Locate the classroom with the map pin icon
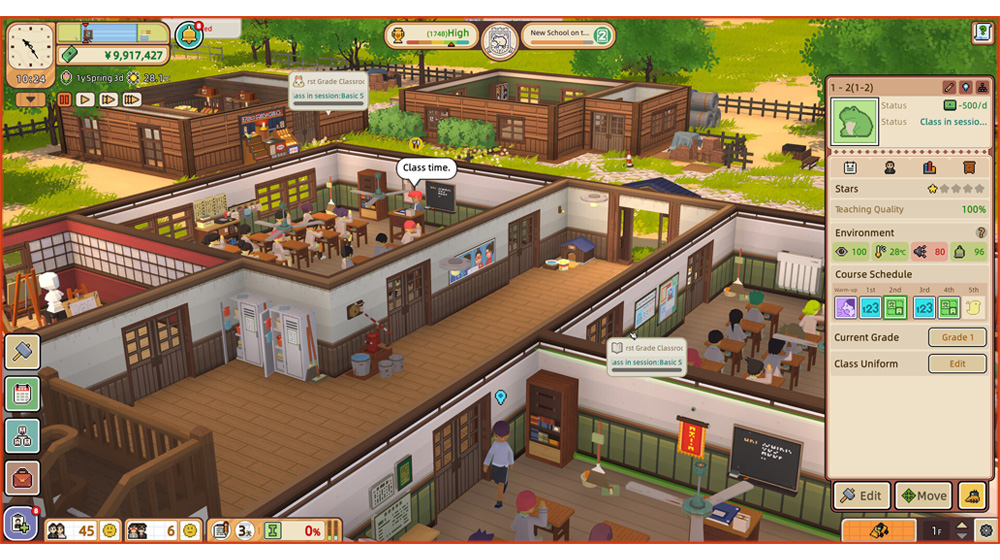Image resolution: width=1000 pixels, height=560 pixels. [x=966, y=88]
